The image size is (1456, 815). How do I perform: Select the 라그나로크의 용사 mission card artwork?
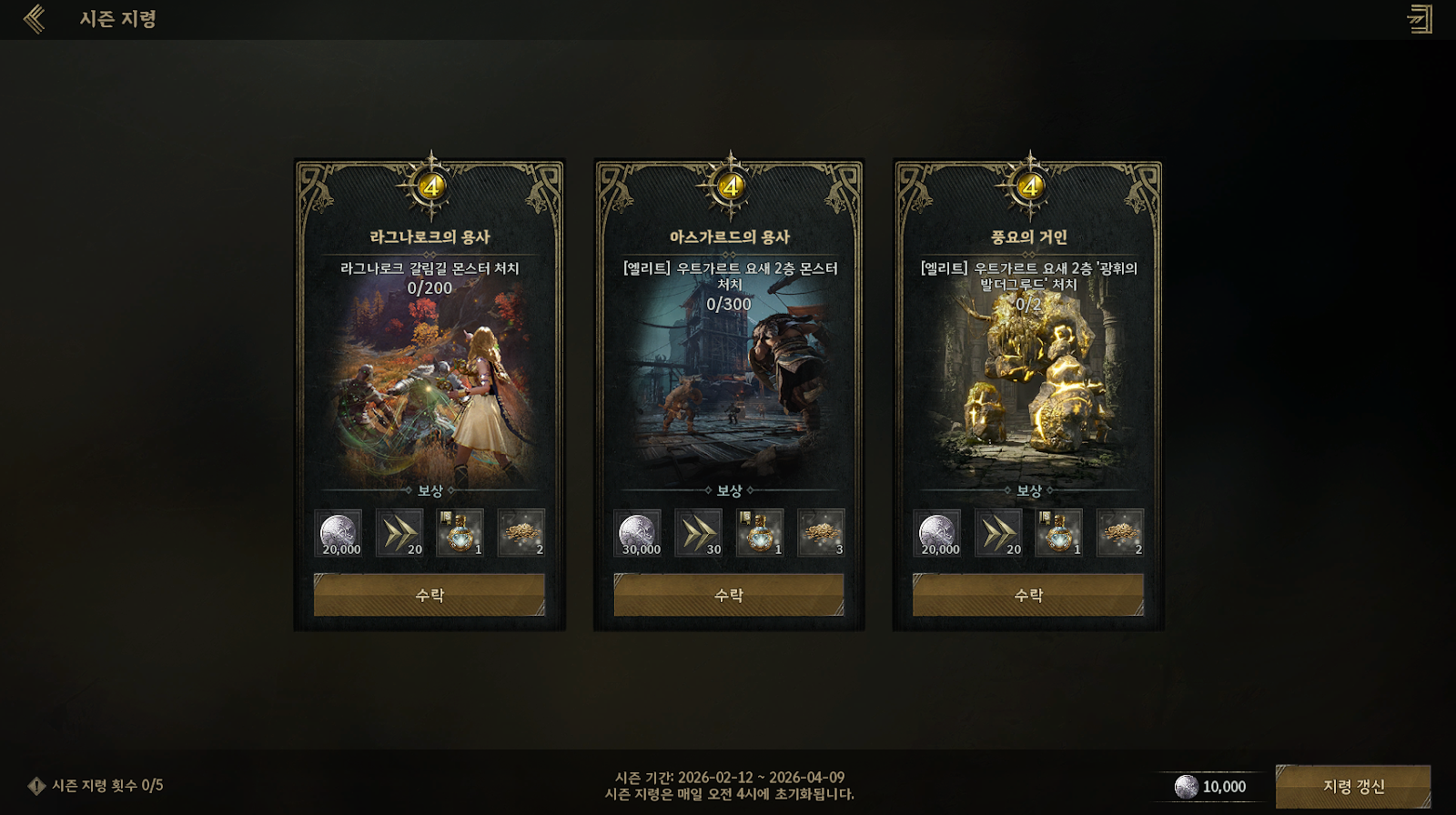(430, 391)
